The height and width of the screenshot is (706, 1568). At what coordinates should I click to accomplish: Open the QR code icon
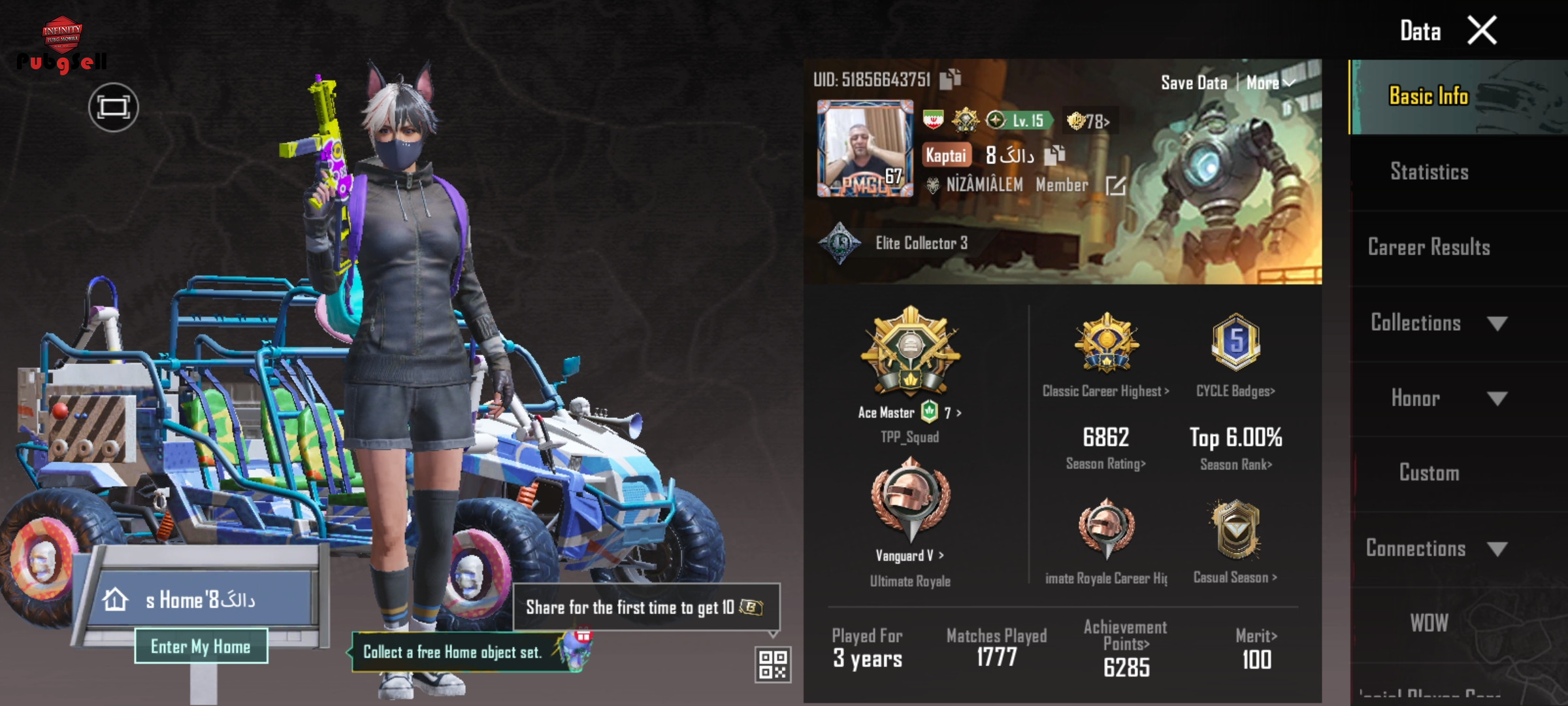click(773, 664)
